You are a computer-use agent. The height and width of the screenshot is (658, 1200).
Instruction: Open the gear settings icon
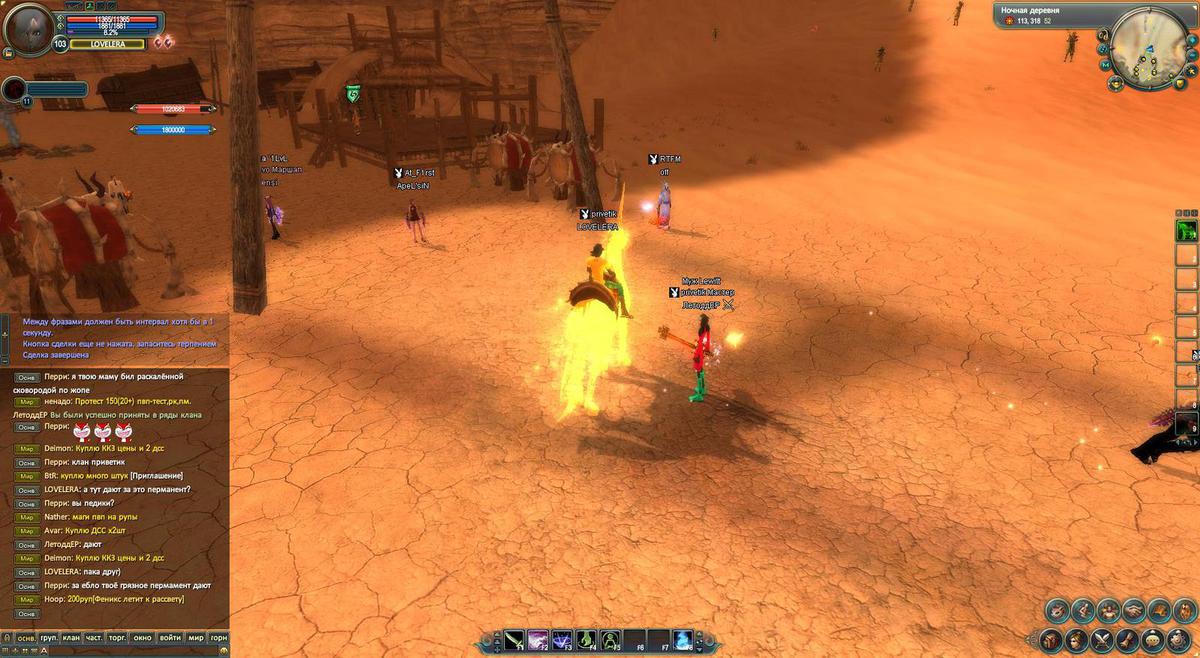pos(1181,640)
